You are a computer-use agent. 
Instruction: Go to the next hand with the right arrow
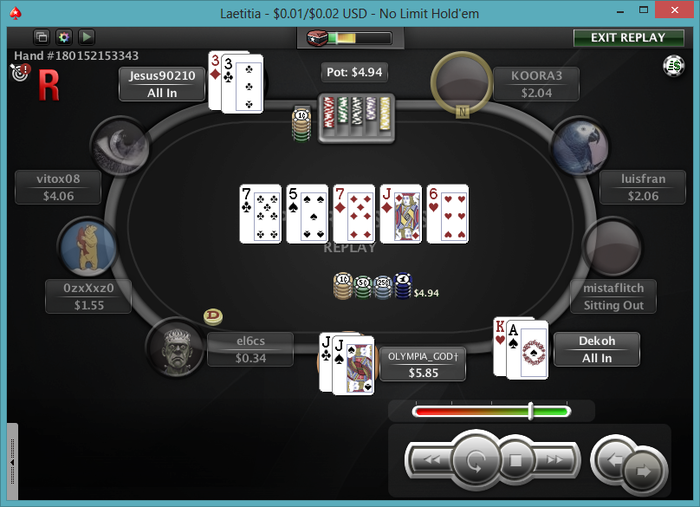pyautogui.click(x=643, y=467)
